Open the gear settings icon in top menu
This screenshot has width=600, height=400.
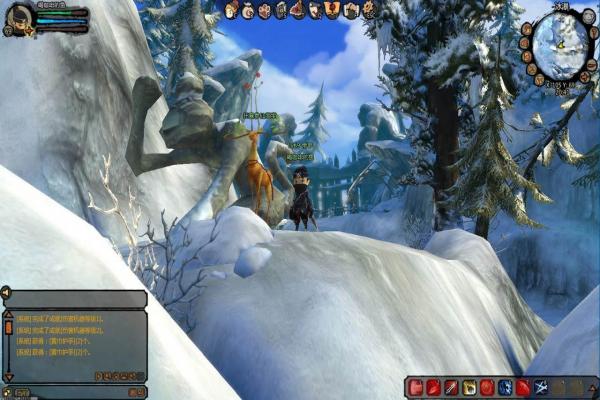coord(369,10)
